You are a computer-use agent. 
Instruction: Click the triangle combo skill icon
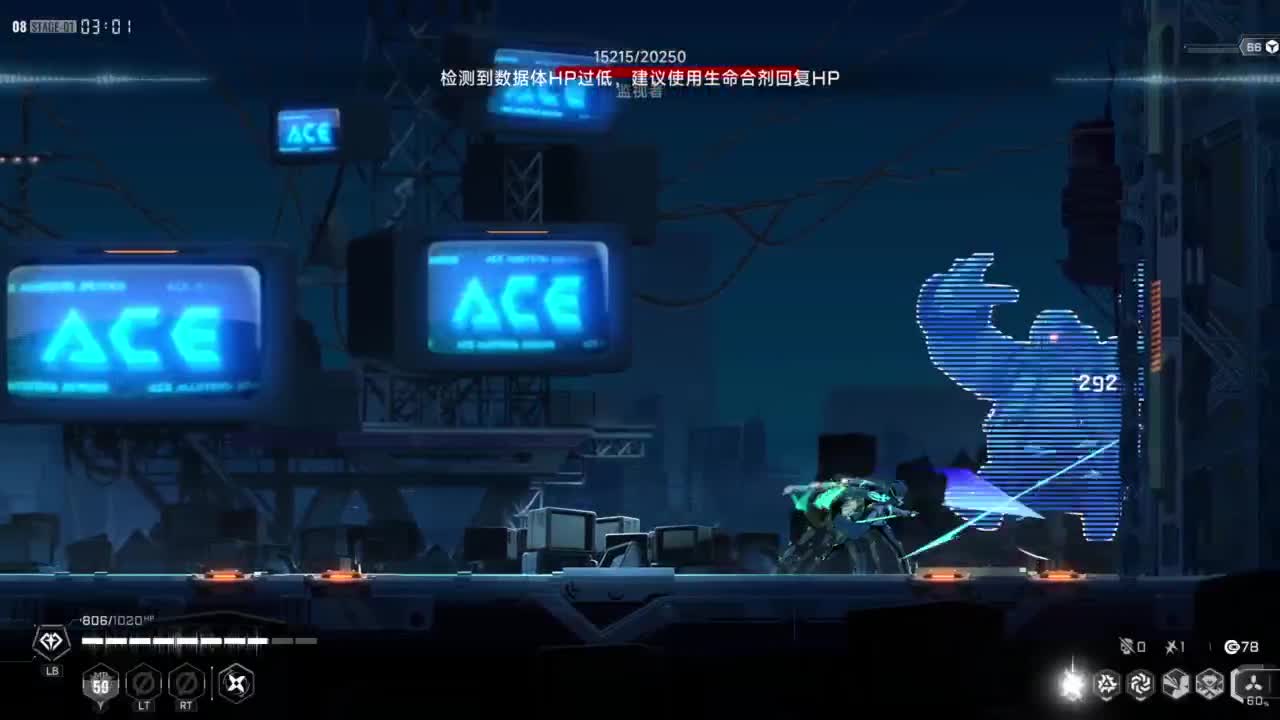1106,684
